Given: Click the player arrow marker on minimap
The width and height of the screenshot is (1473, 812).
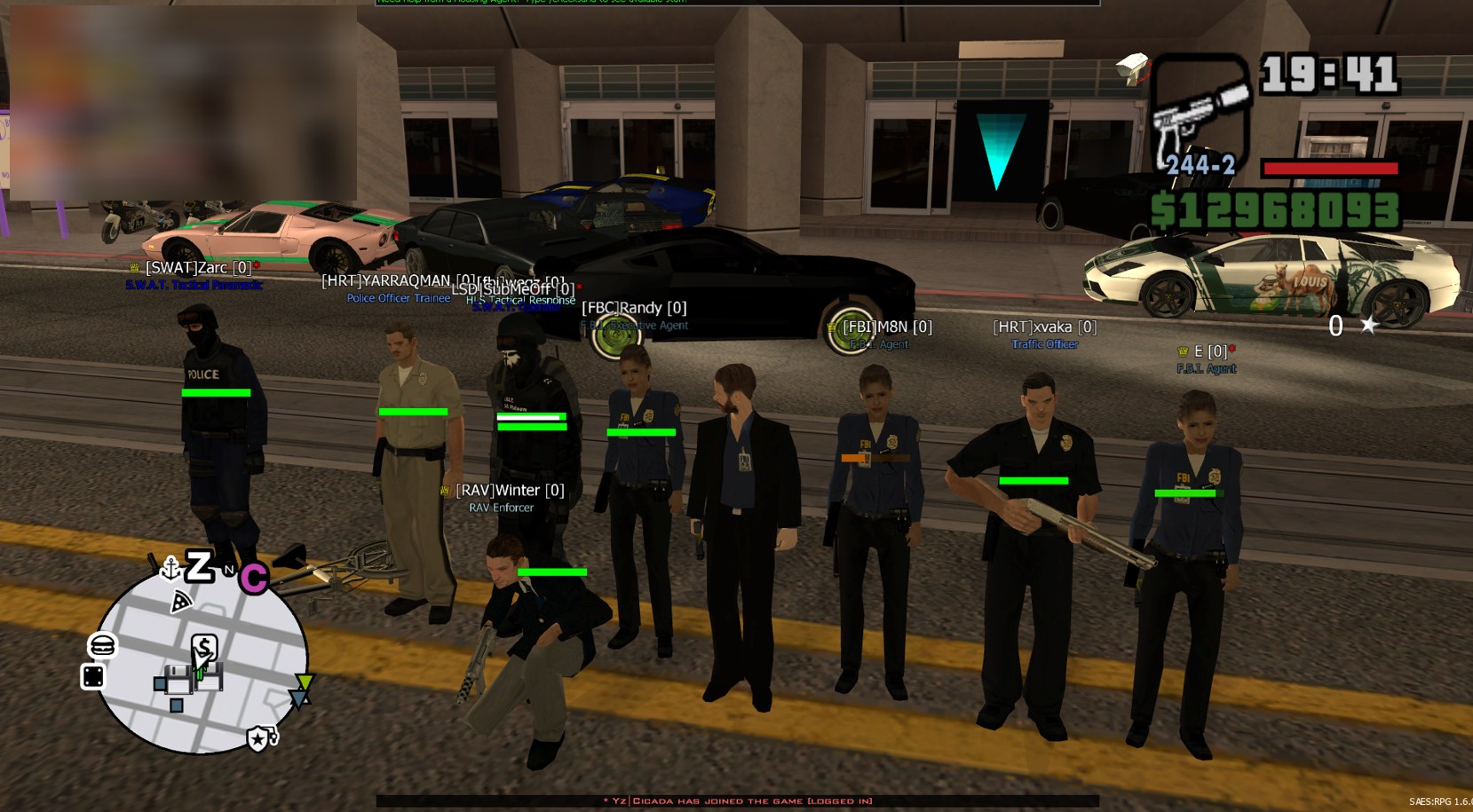Looking at the screenshot, I should click(202, 662).
